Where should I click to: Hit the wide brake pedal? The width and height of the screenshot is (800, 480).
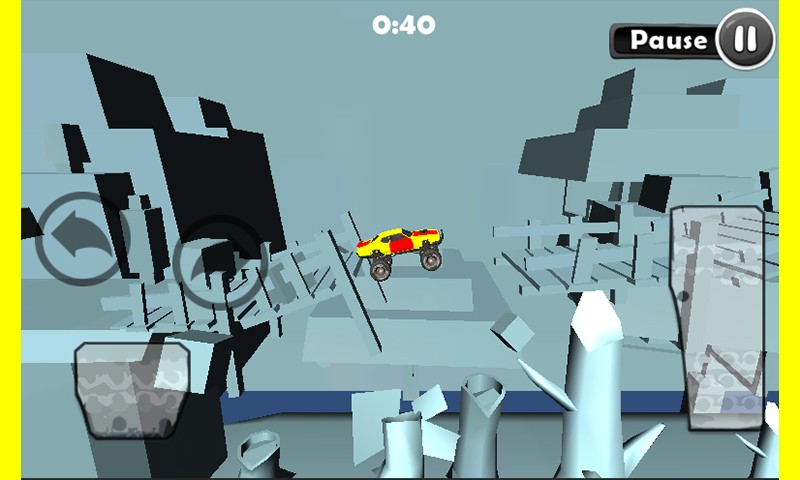[x=133, y=388]
